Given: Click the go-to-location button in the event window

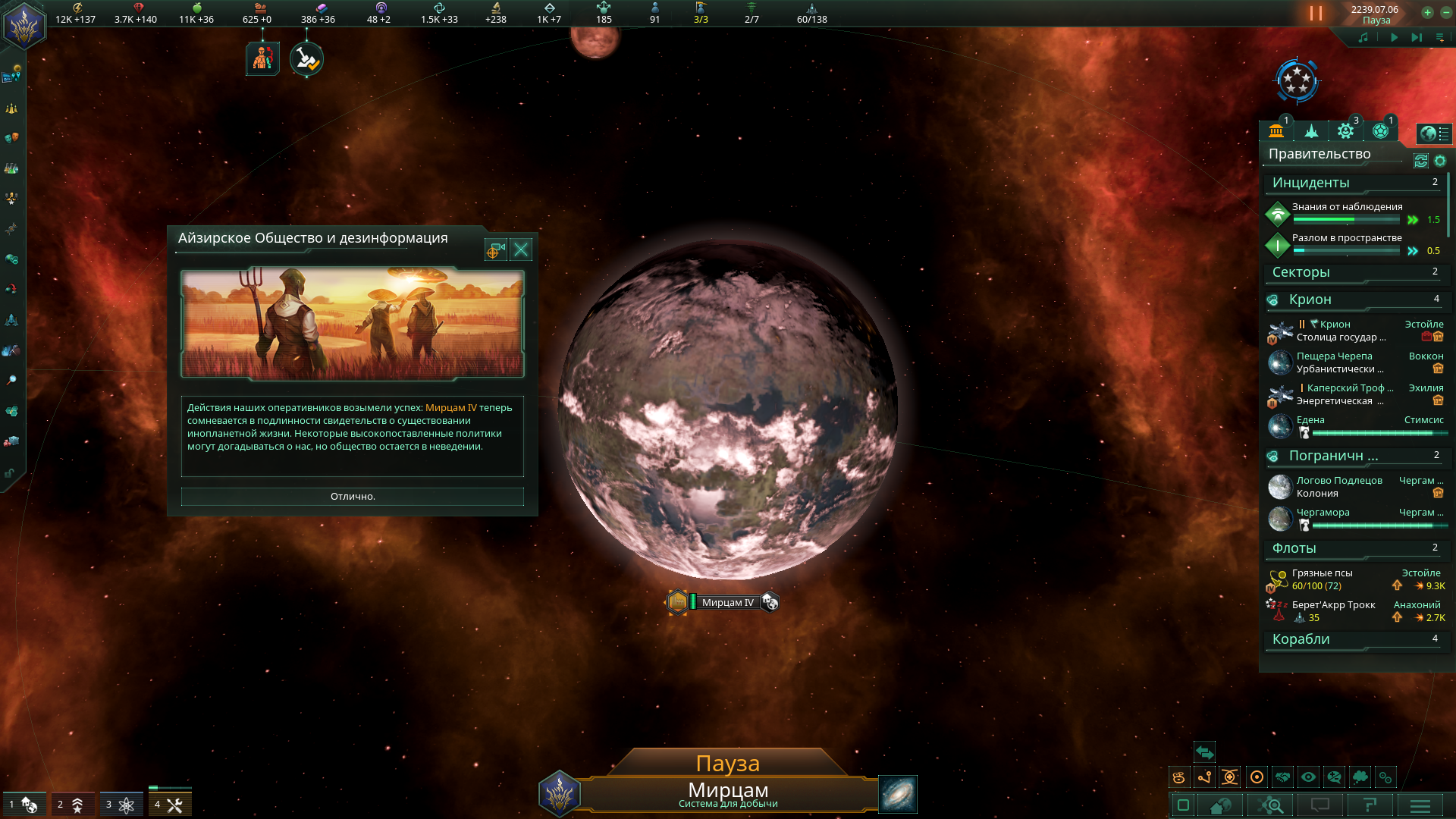Looking at the screenshot, I should tap(495, 249).
